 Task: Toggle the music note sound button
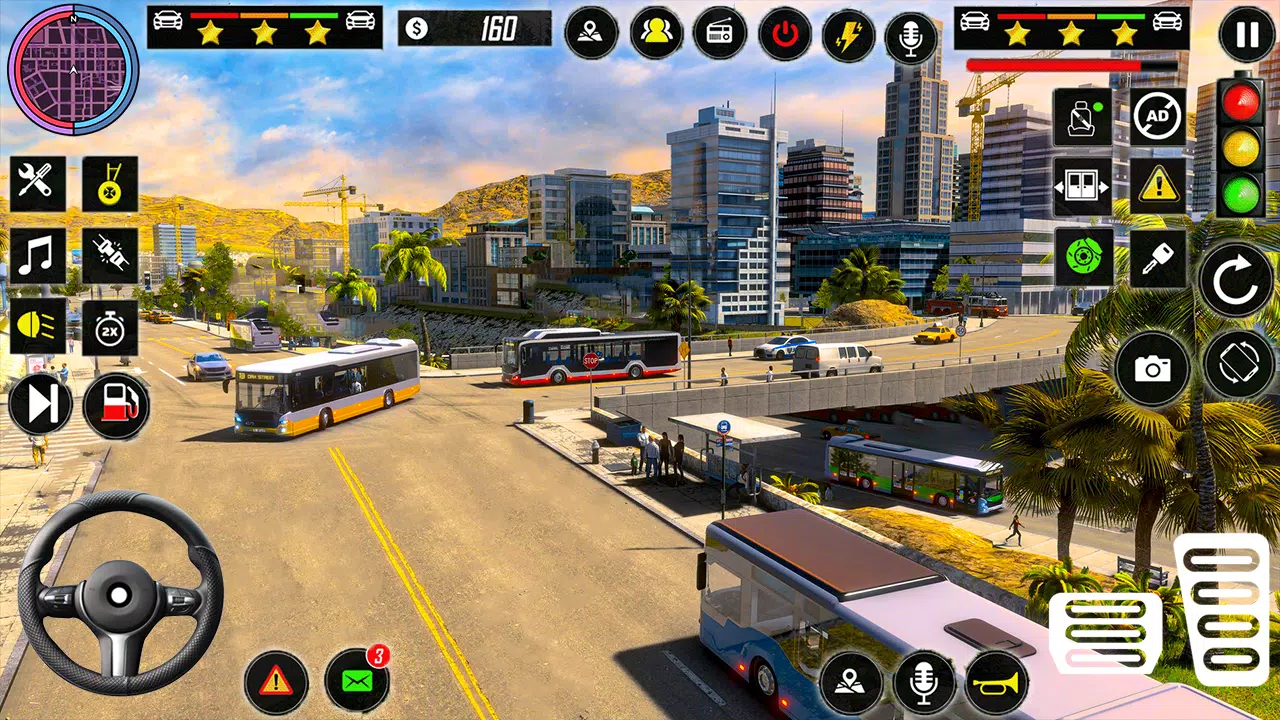tap(38, 256)
